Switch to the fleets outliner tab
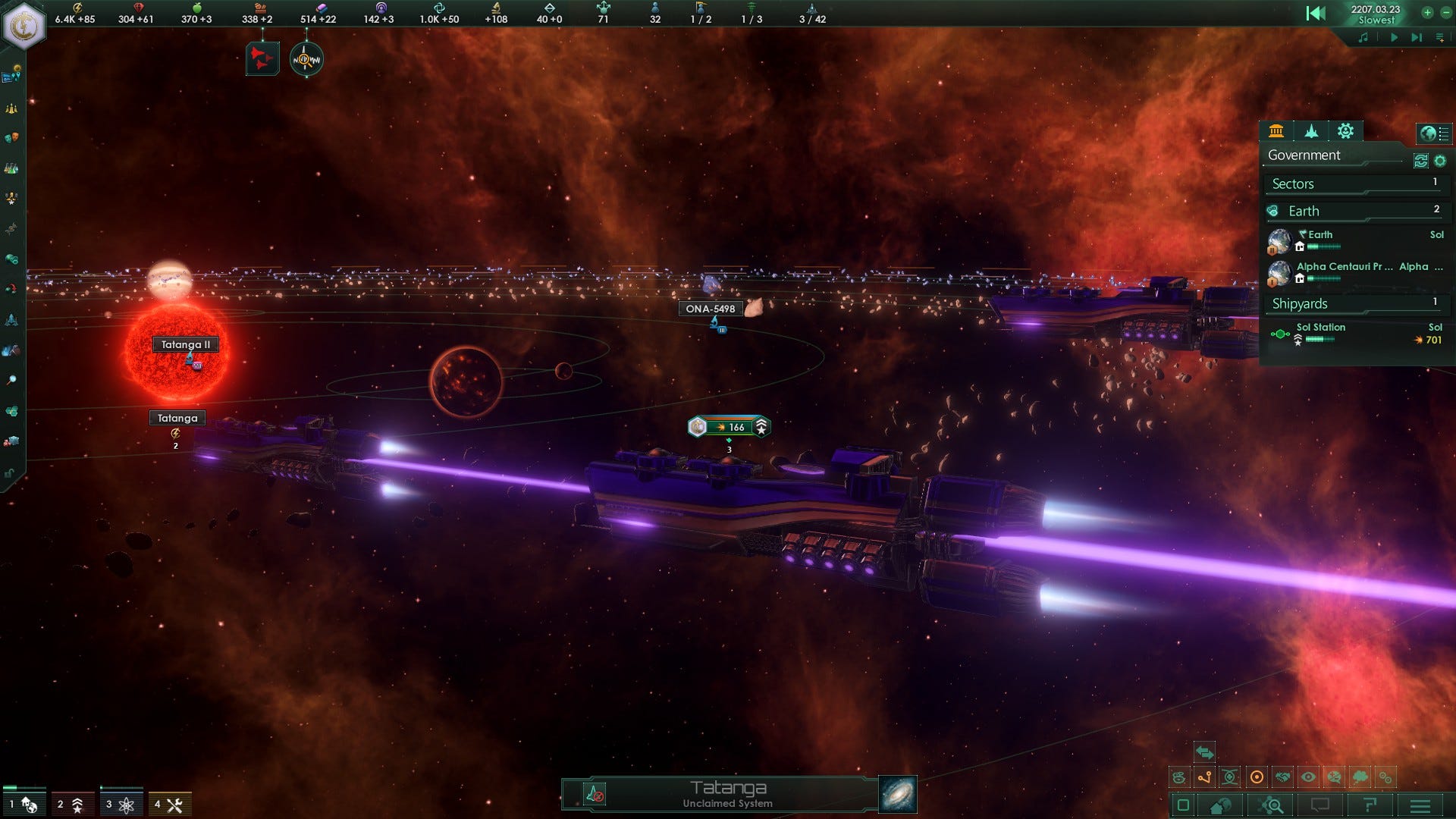 tap(1311, 131)
